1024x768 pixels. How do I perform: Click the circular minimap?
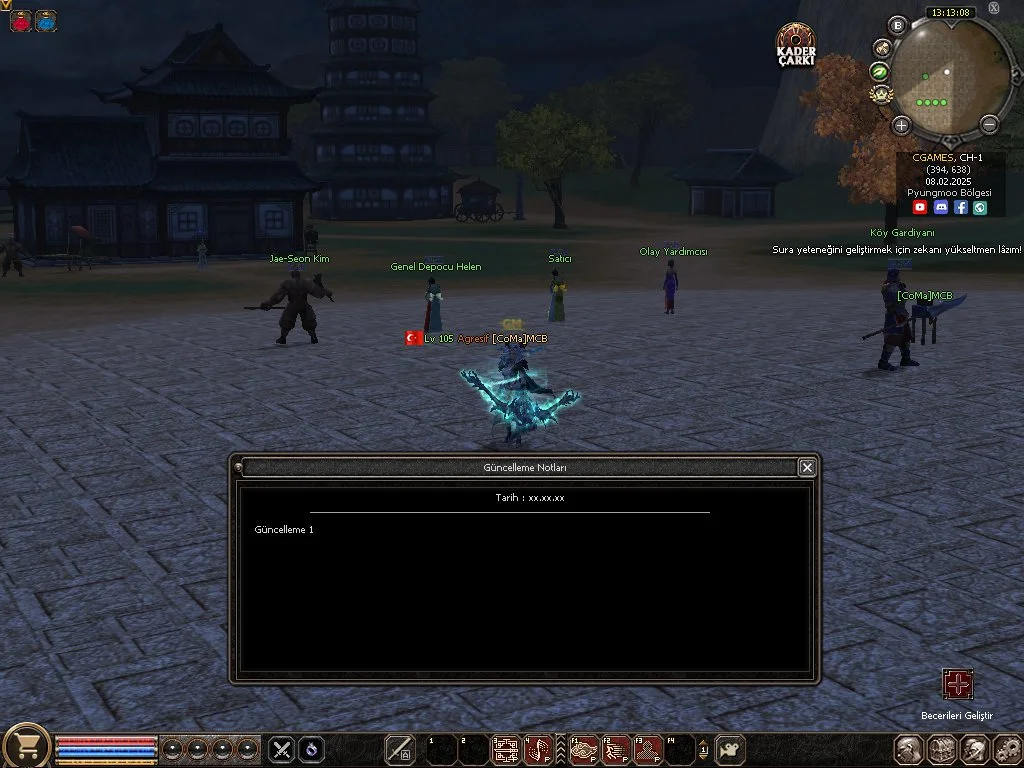[x=949, y=75]
